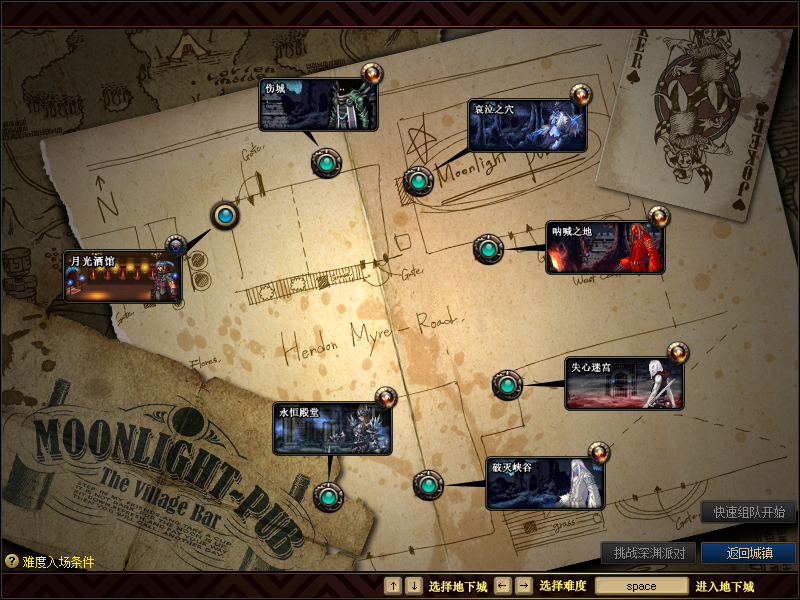Choose the map node linked to 寂灭峡谷
800x600 pixels.
[428, 485]
